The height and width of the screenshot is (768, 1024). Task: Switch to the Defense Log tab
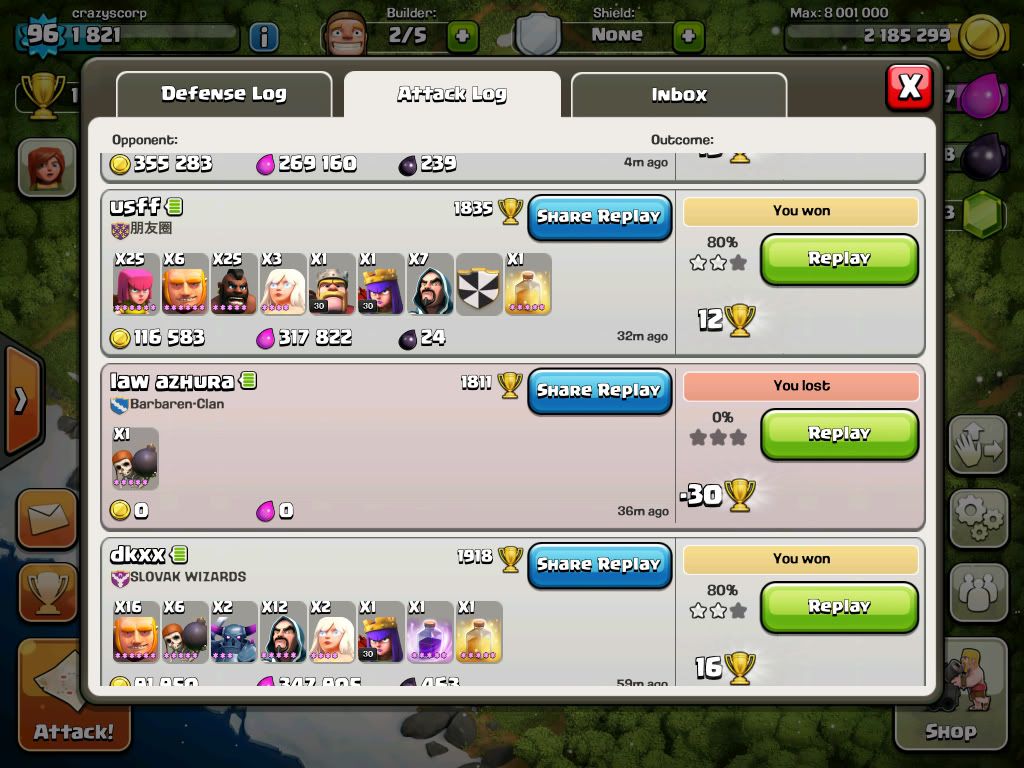(224, 94)
